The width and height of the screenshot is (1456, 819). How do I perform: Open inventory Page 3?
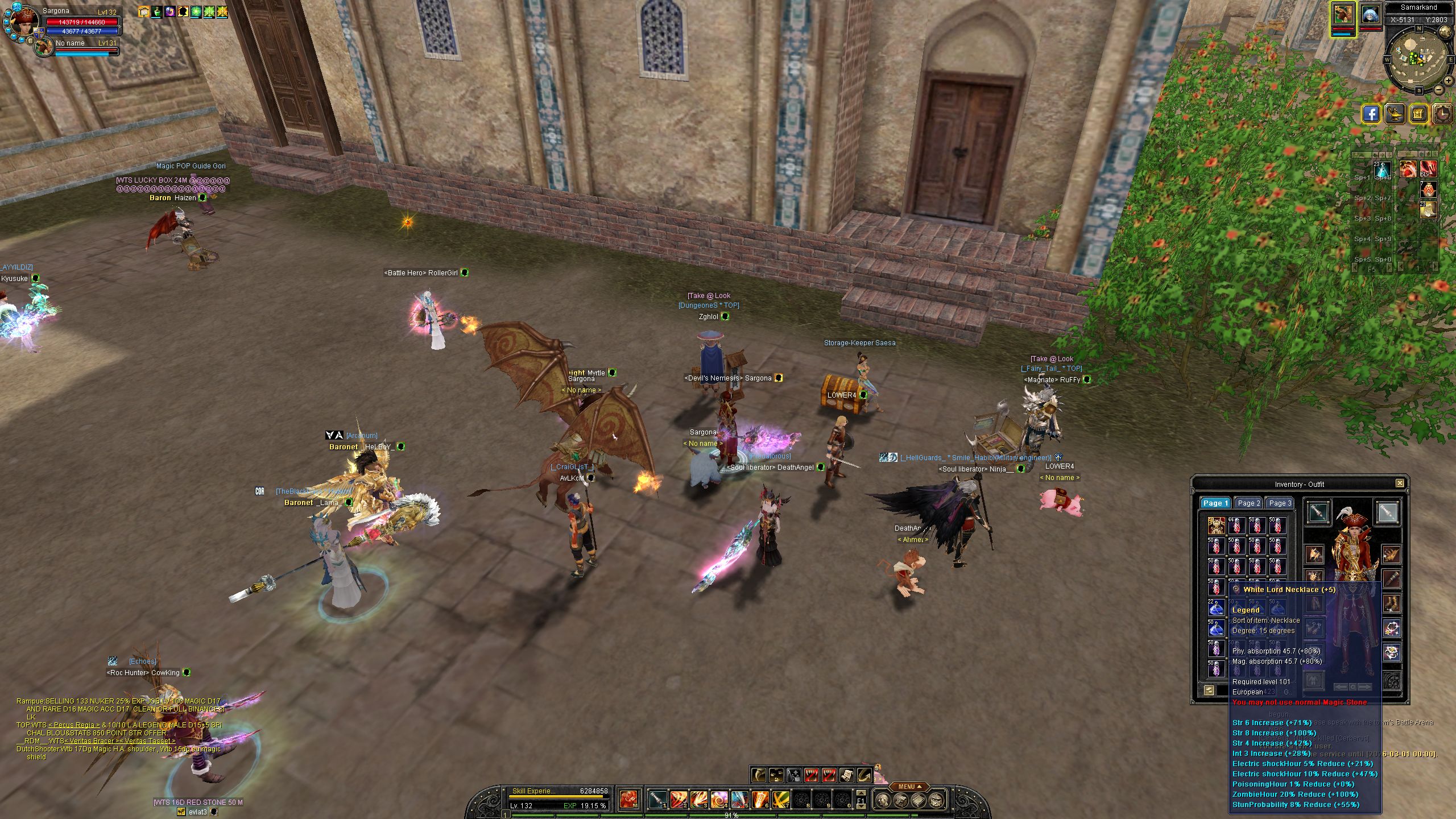[x=1280, y=503]
